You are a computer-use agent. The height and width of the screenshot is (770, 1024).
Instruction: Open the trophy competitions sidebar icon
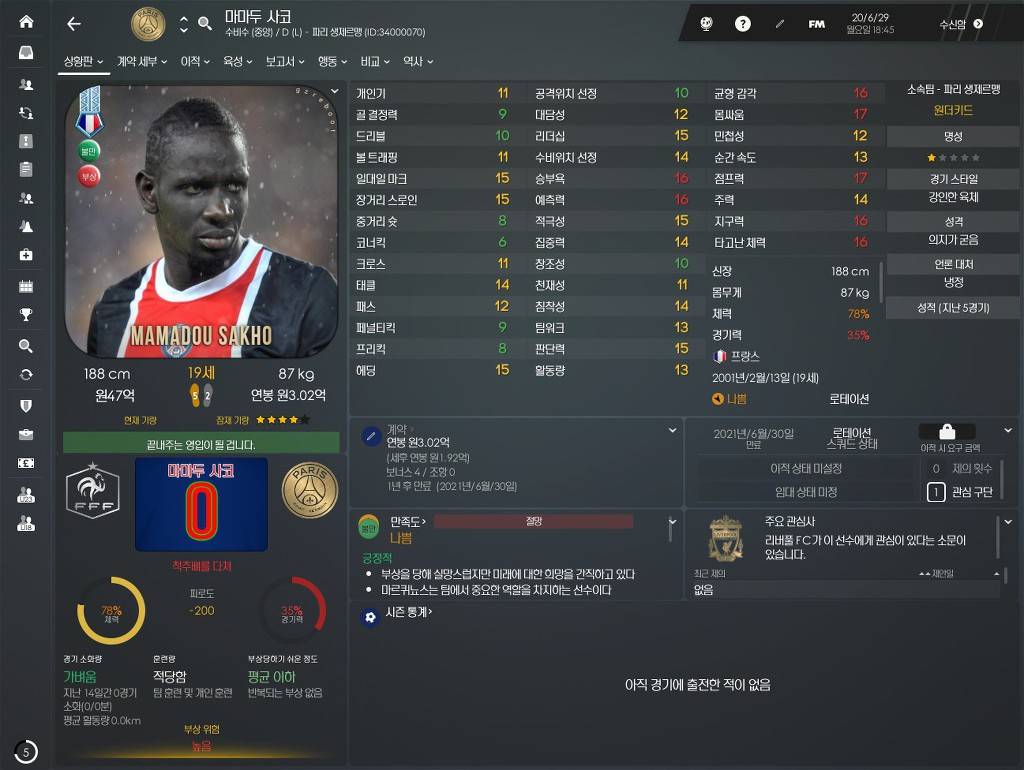pyautogui.click(x=26, y=314)
